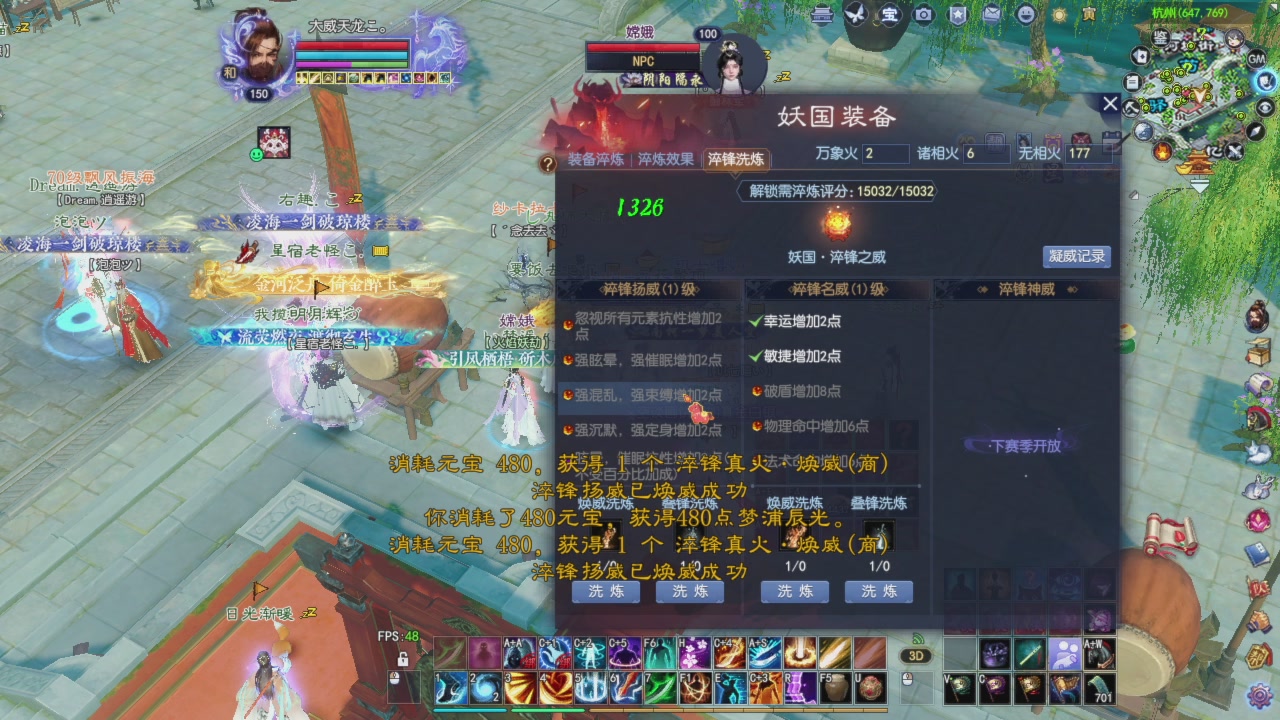
Task: Select the flame icon under the minimap
Action: pyautogui.click(x=1162, y=151)
